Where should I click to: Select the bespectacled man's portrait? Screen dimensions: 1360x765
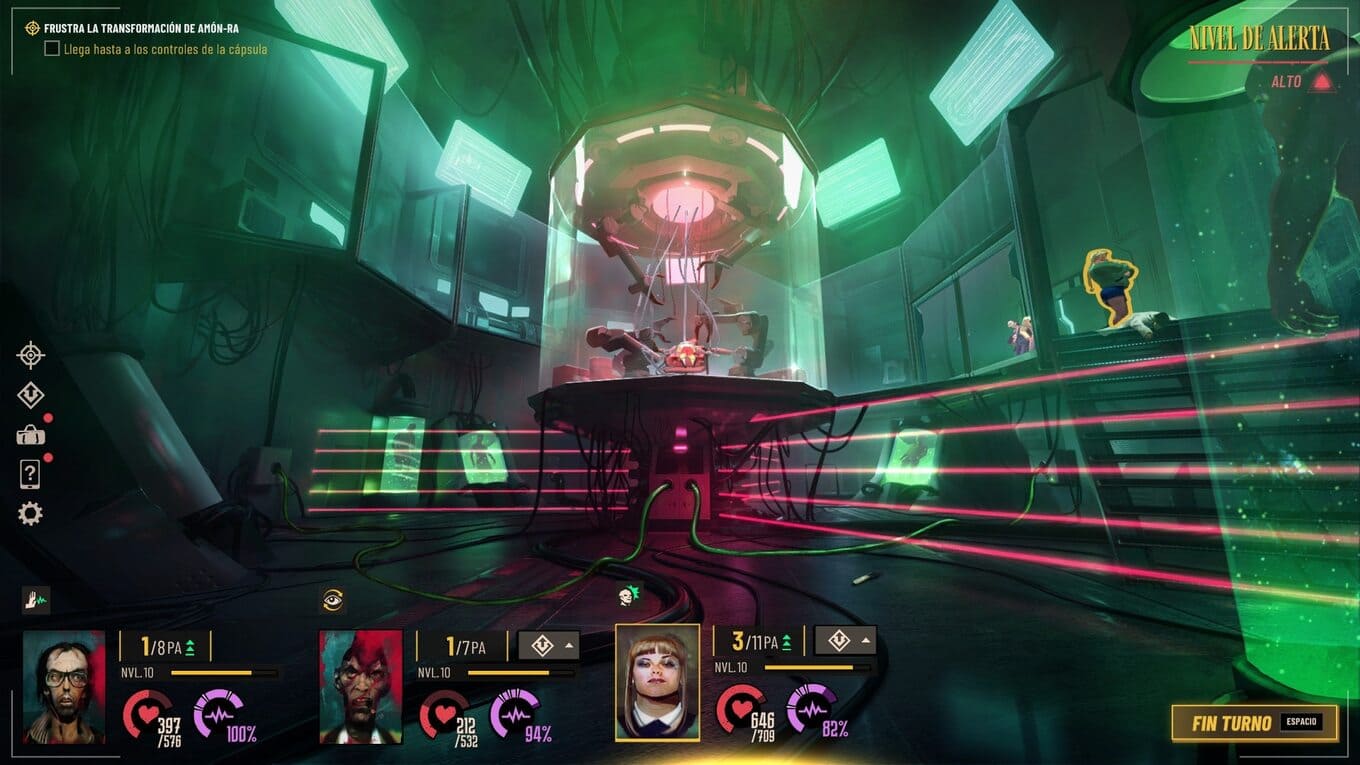click(64, 686)
